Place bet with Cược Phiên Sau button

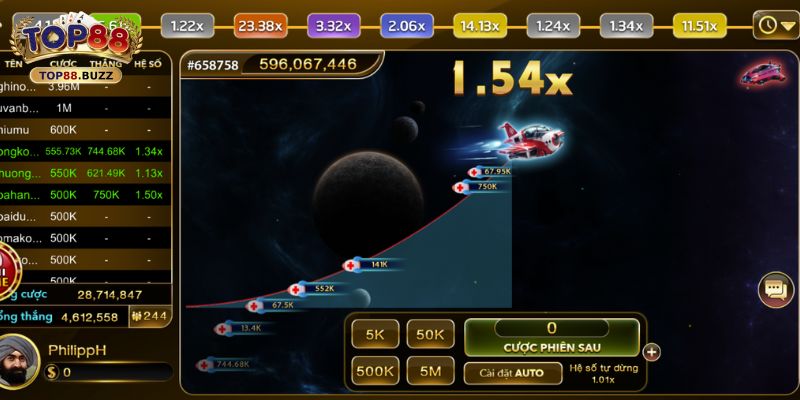551,337
